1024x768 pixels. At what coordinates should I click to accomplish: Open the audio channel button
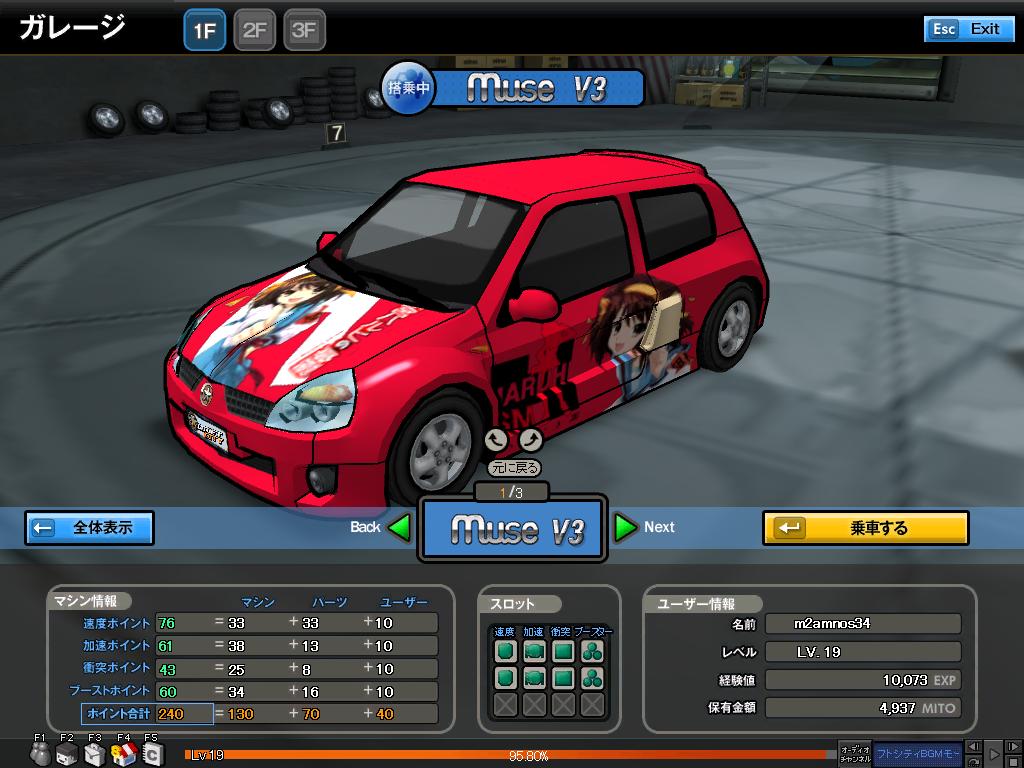pos(854,752)
